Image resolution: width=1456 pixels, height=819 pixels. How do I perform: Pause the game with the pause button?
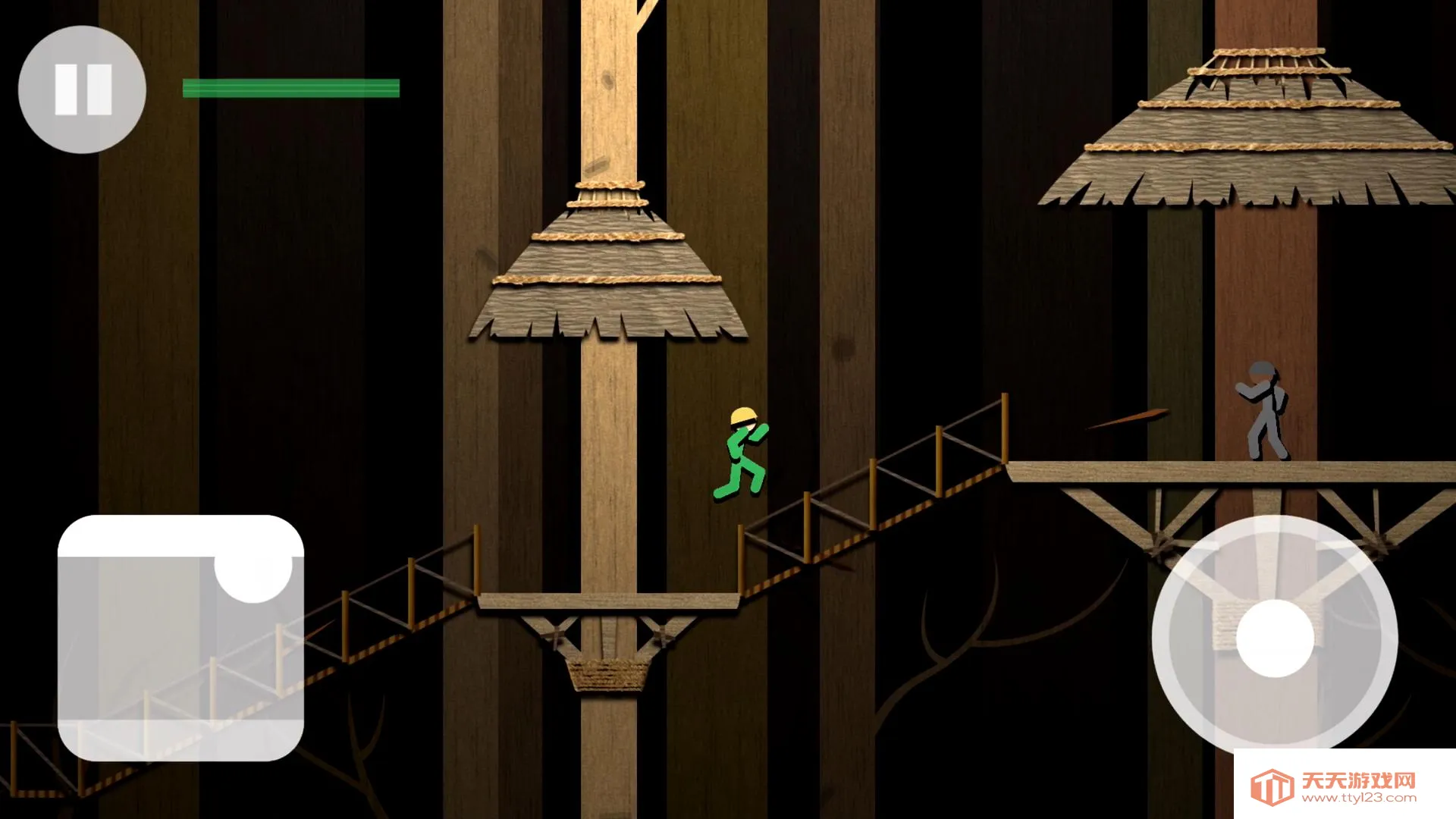82,89
